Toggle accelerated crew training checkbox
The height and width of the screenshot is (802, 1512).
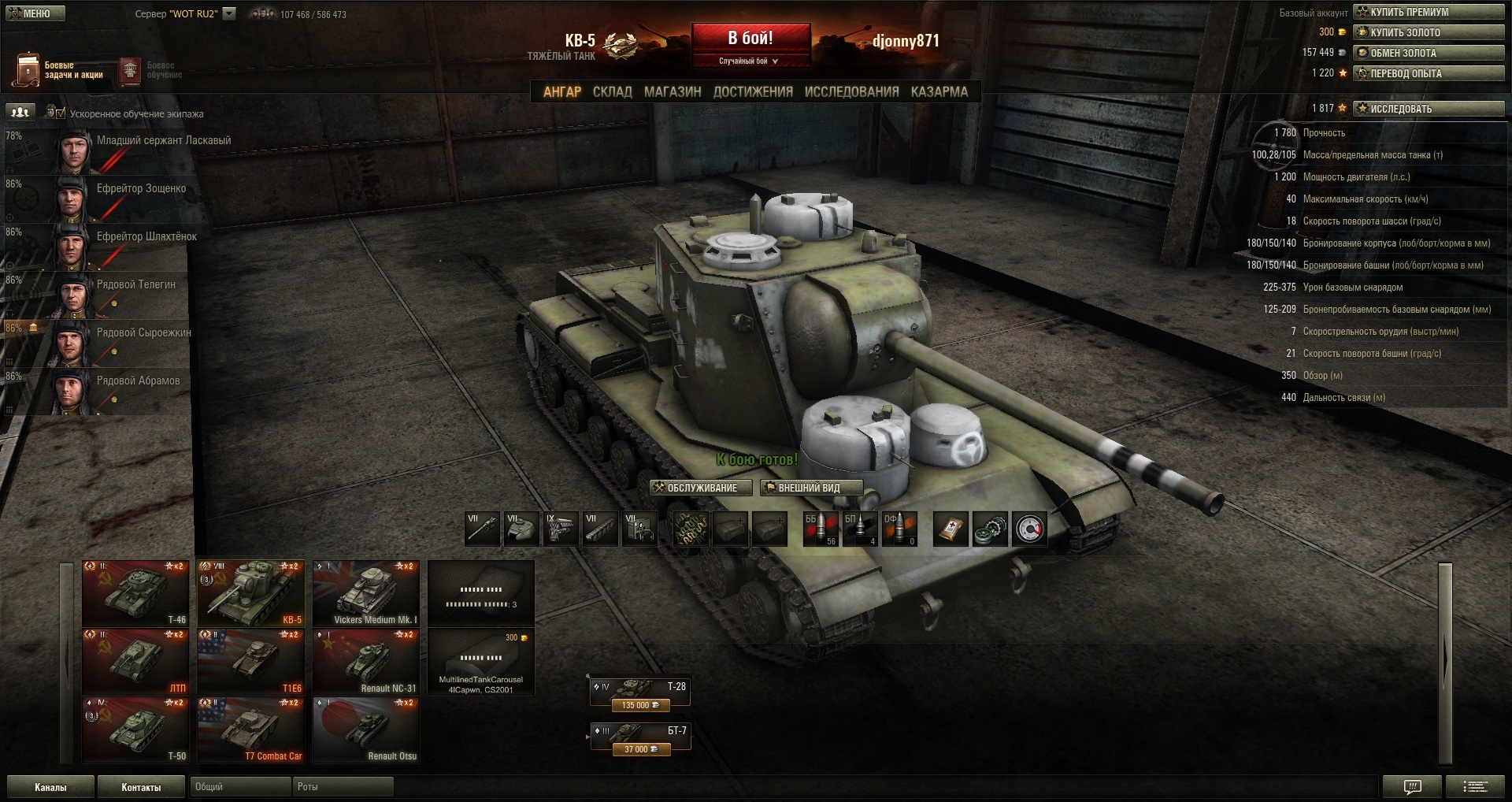[60, 113]
